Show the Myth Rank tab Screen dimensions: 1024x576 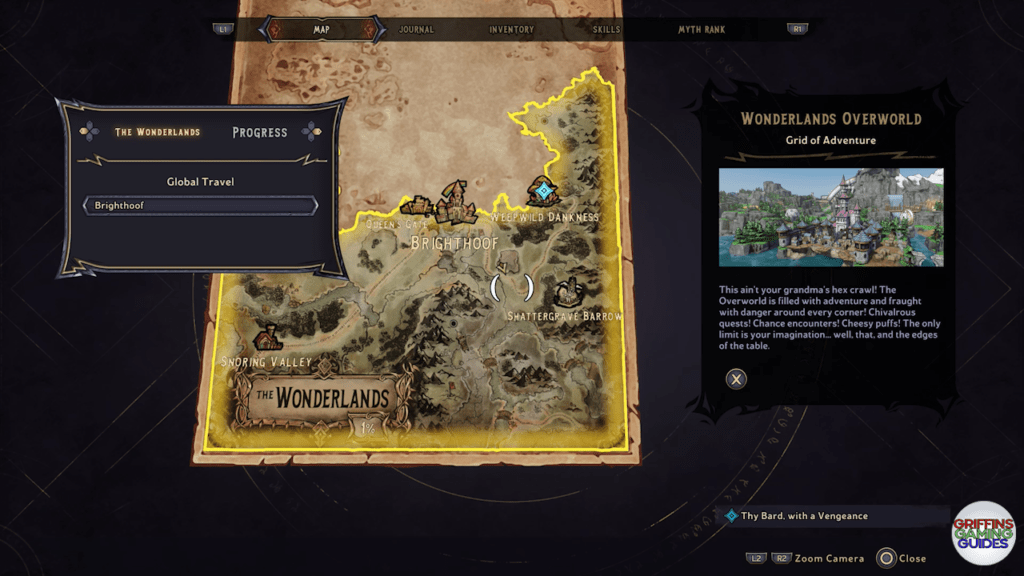pyautogui.click(x=701, y=30)
